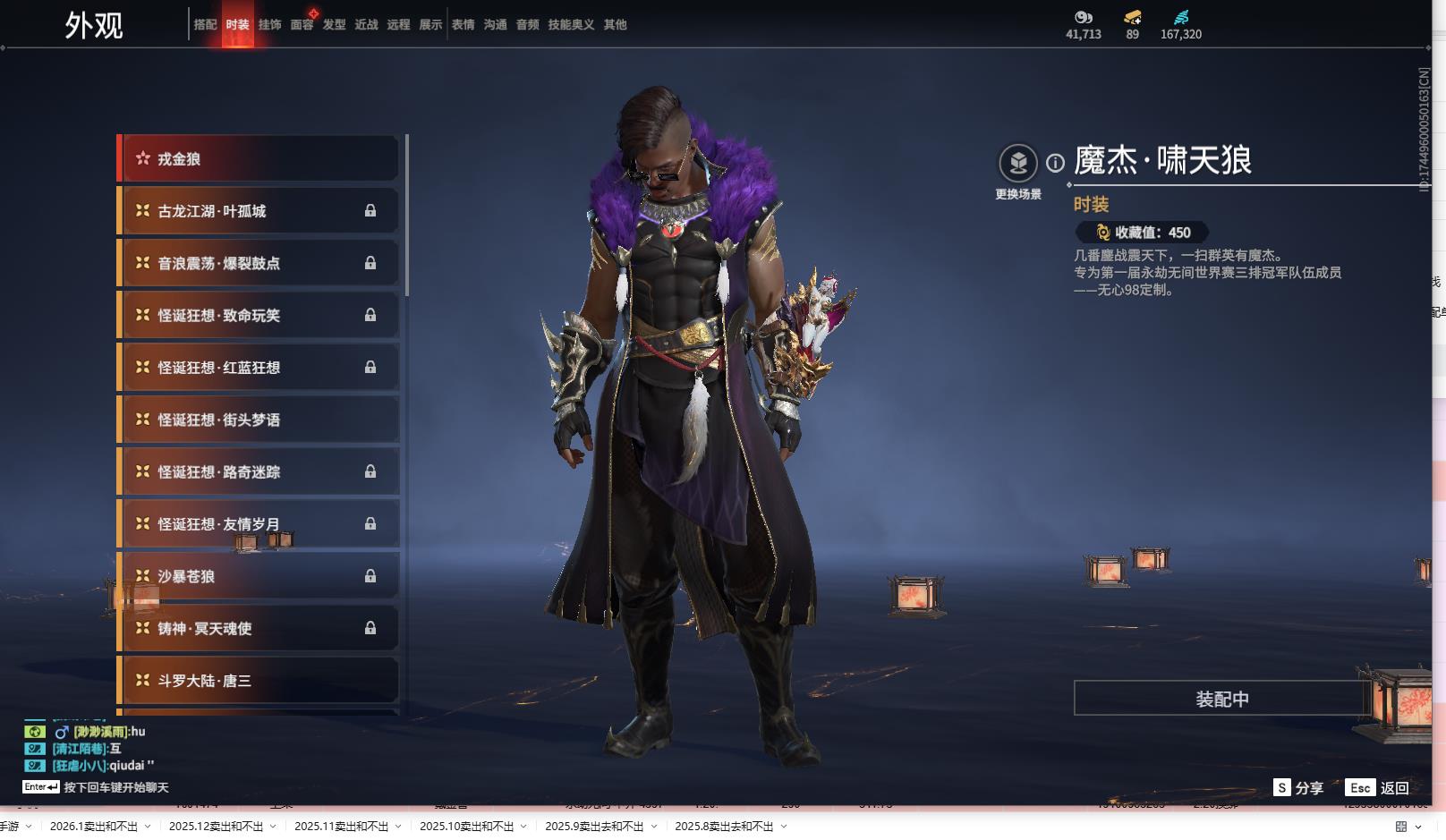Switch to the 搭配 tab

pyautogui.click(x=205, y=25)
